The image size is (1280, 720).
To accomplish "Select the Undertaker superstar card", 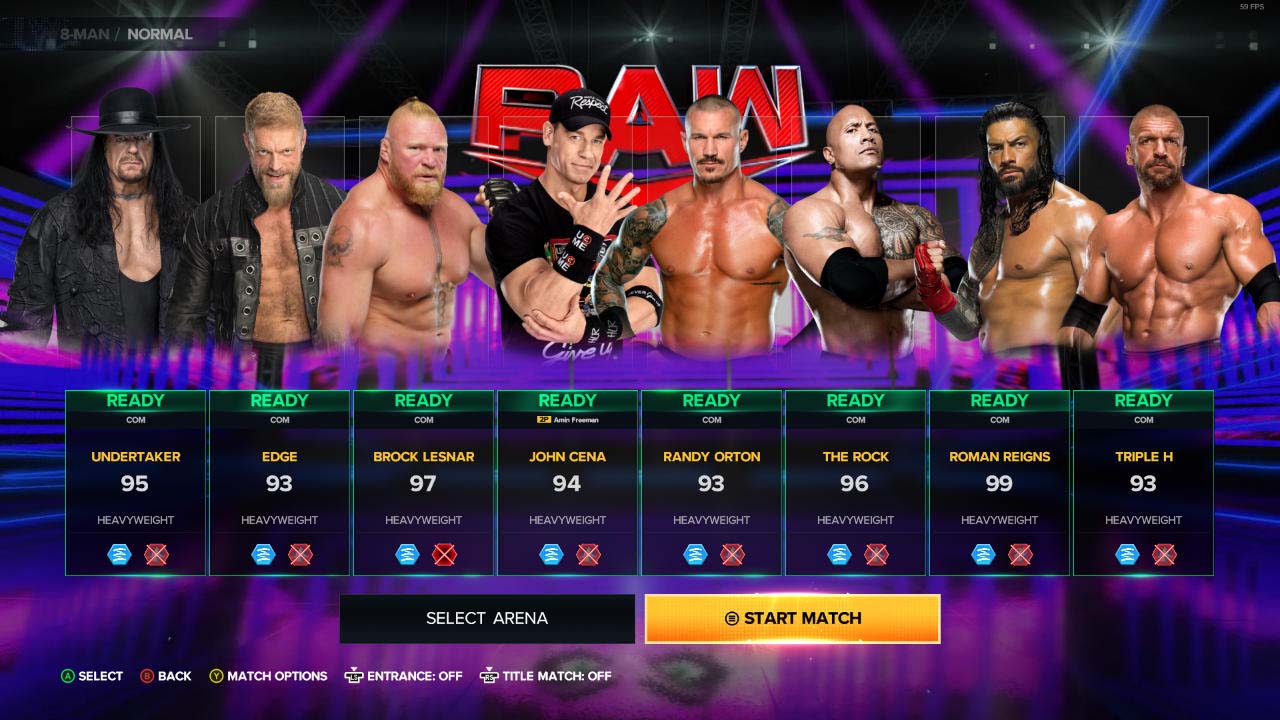I will [136, 482].
